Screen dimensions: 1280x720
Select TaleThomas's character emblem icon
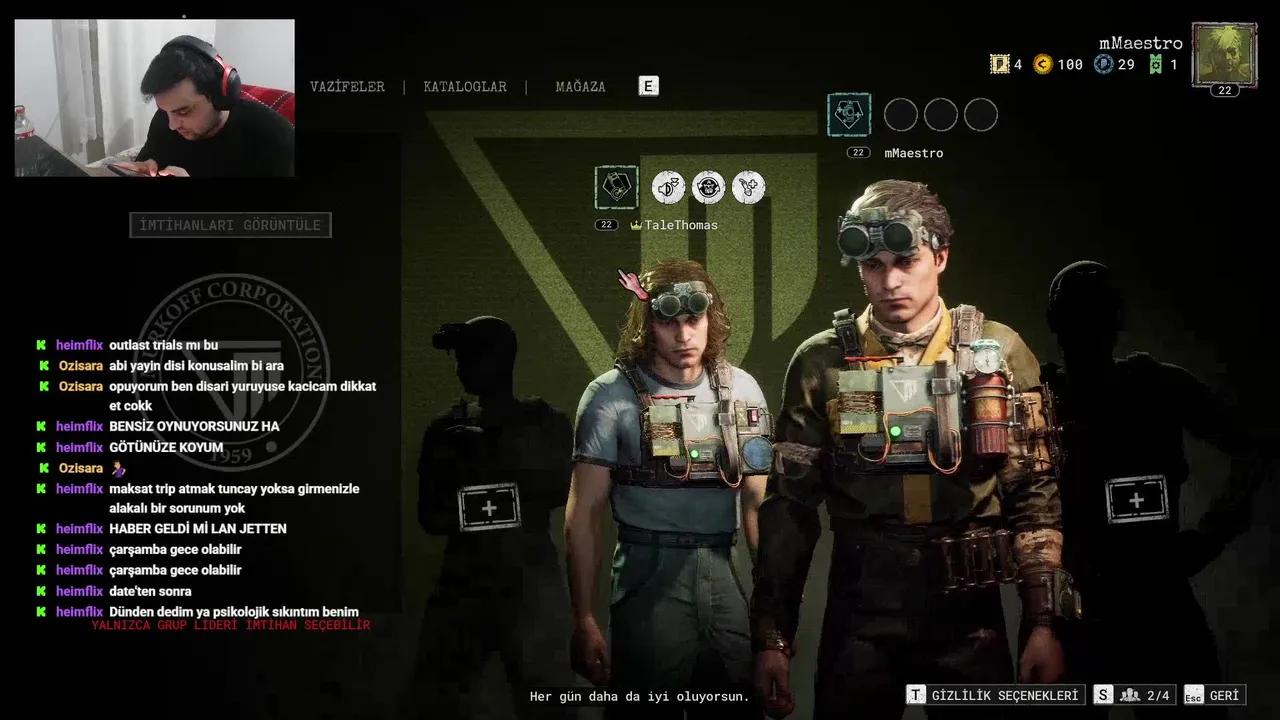(x=615, y=187)
